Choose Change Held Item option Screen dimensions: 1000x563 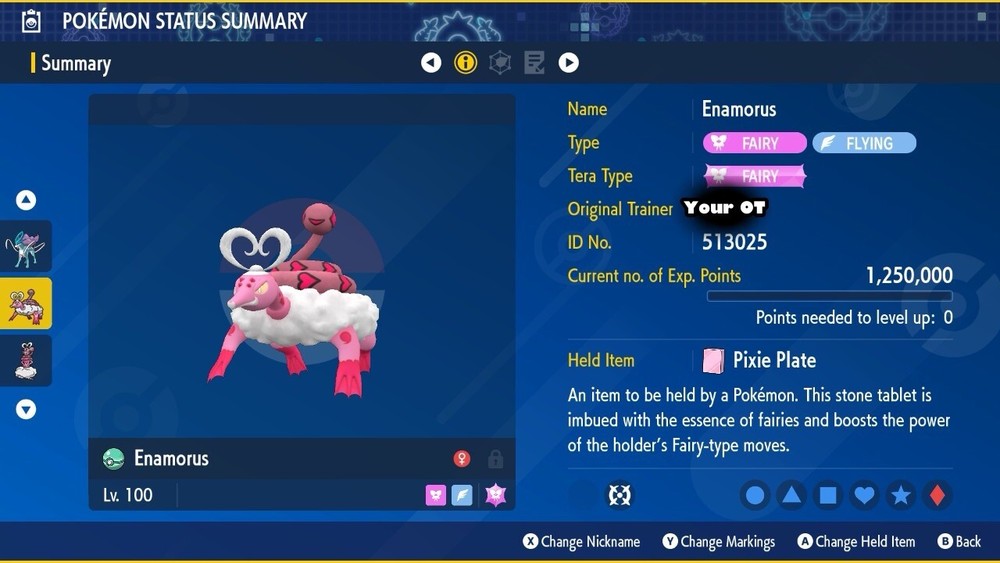coord(856,542)
